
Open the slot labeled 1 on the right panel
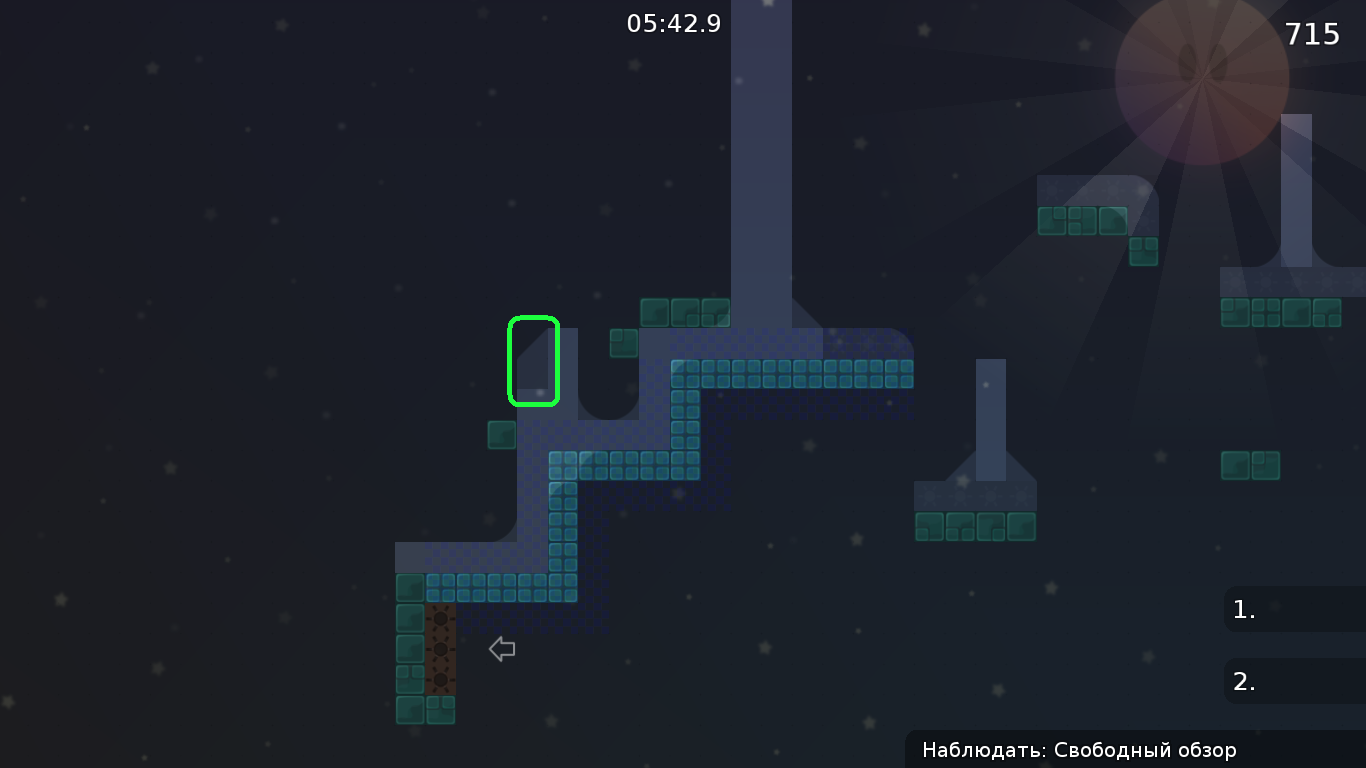(x=1290, y=609)
